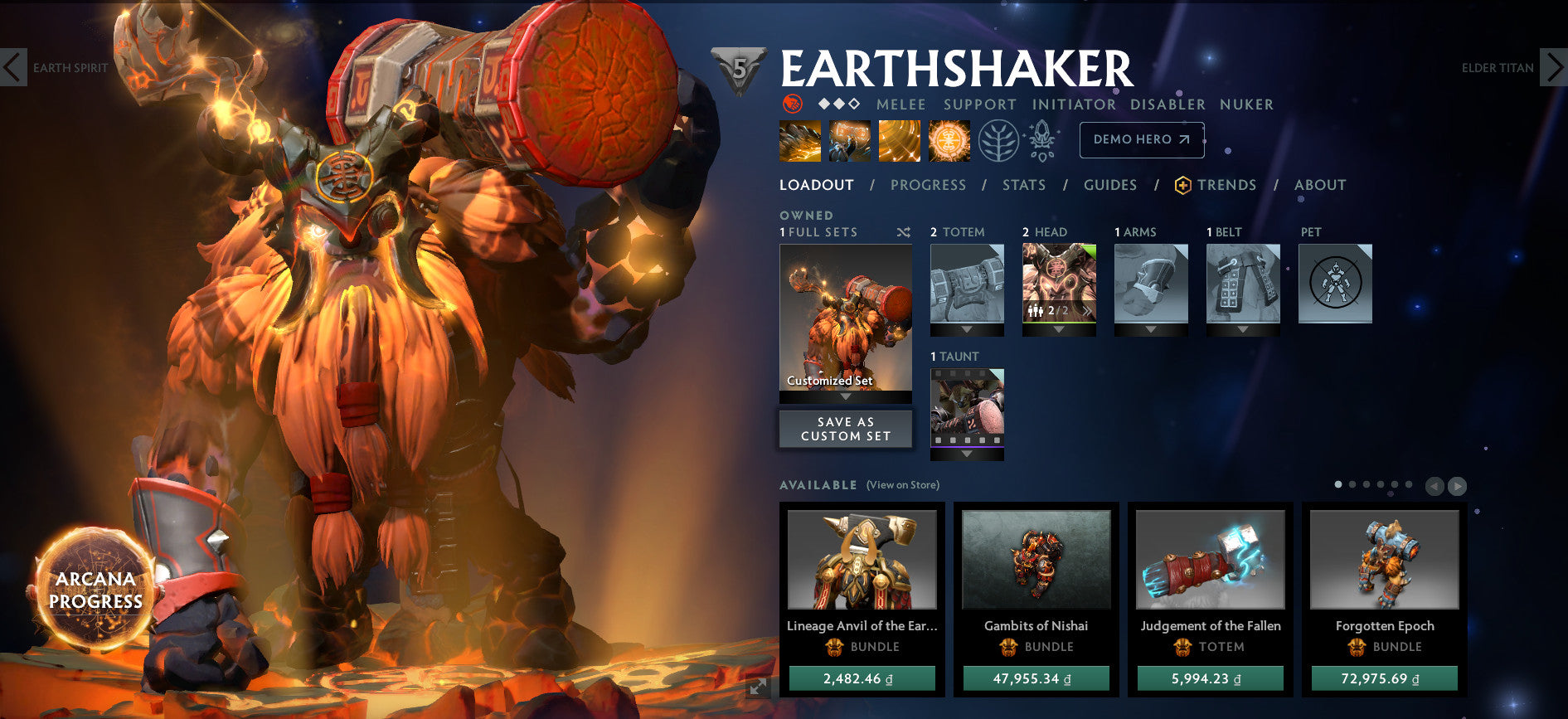Switch to the STATS tab
This screenshot has height=719, width=1568.
[x=1024, y=185]
